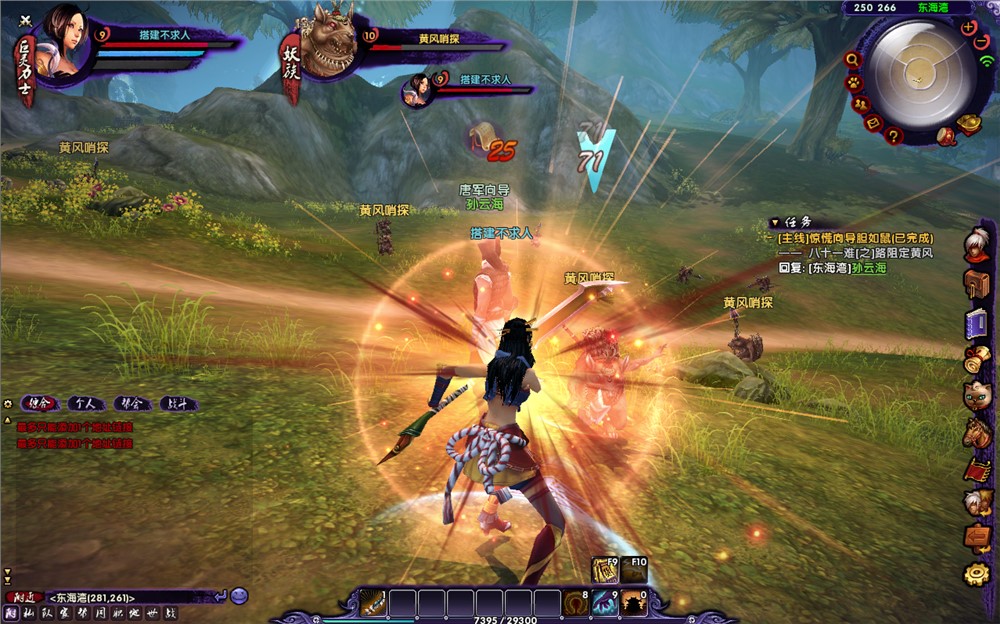Screen dimensions: 1000x624
Task: Open the question mark help icon
Action: point(893,135)
